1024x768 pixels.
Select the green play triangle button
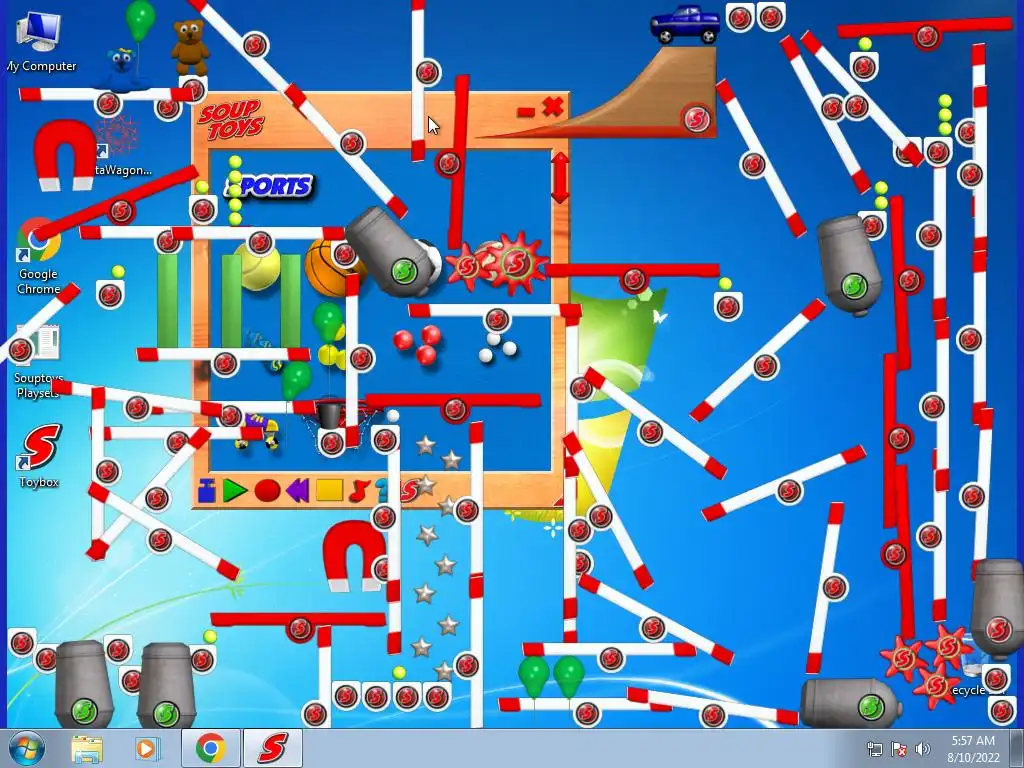click(x=235, y=490)
